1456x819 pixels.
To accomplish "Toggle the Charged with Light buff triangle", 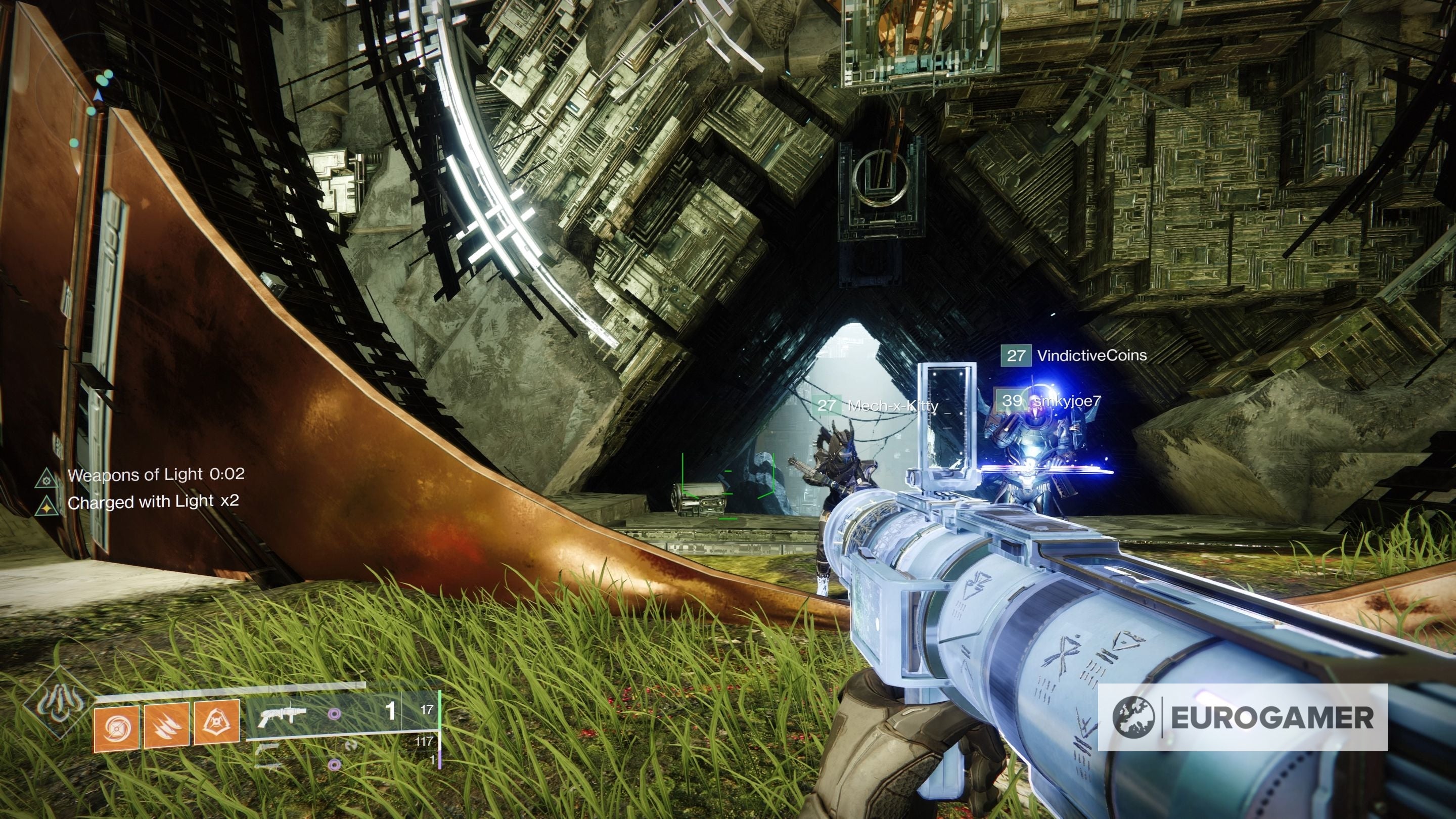I will tap(47, 507).
